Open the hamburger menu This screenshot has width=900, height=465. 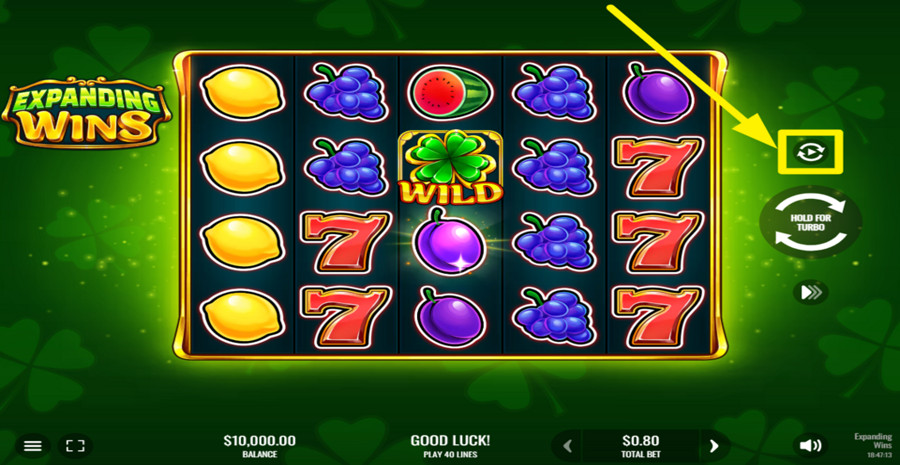tap(33, 445)
